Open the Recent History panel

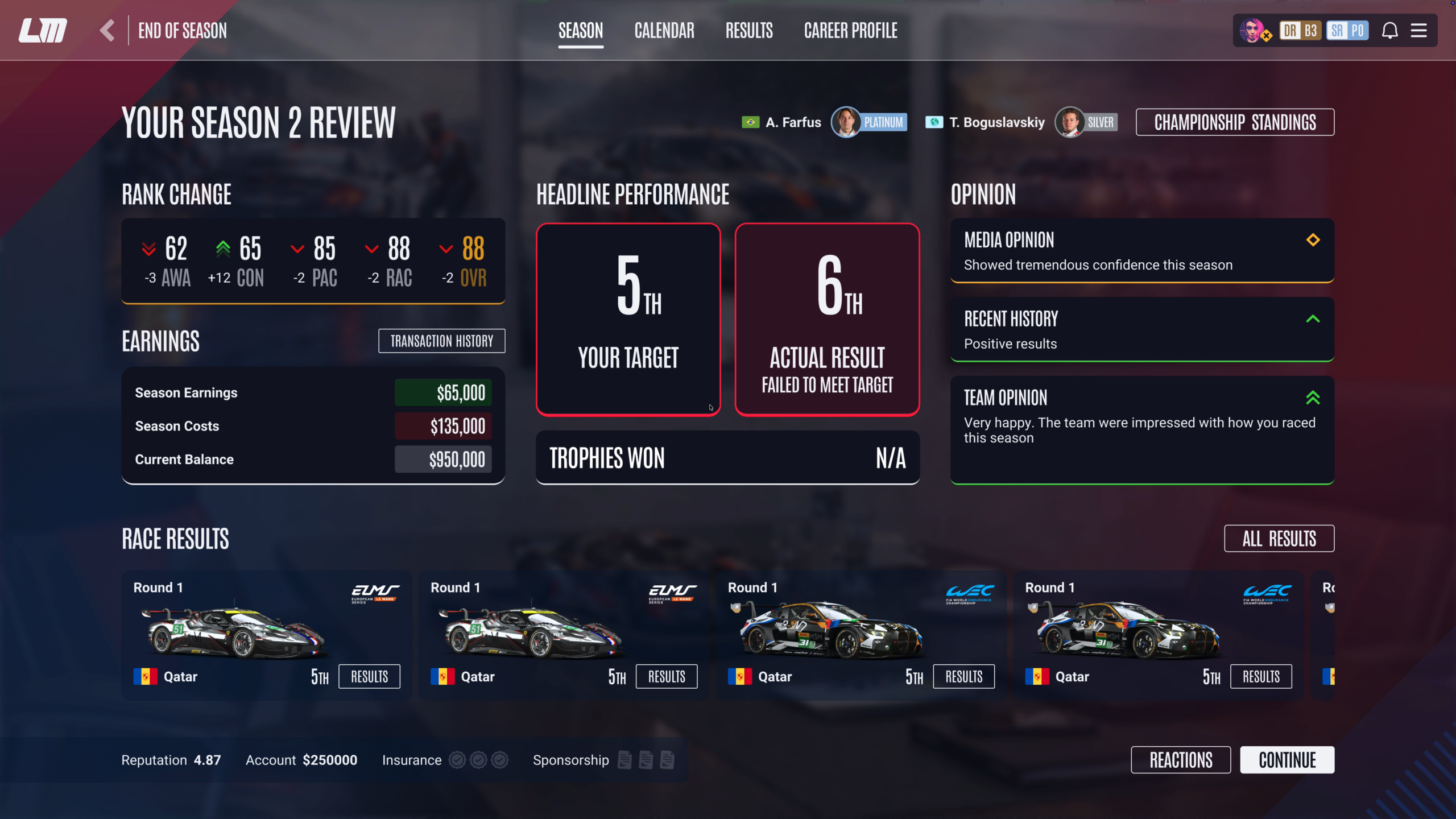coord(1142,330)
